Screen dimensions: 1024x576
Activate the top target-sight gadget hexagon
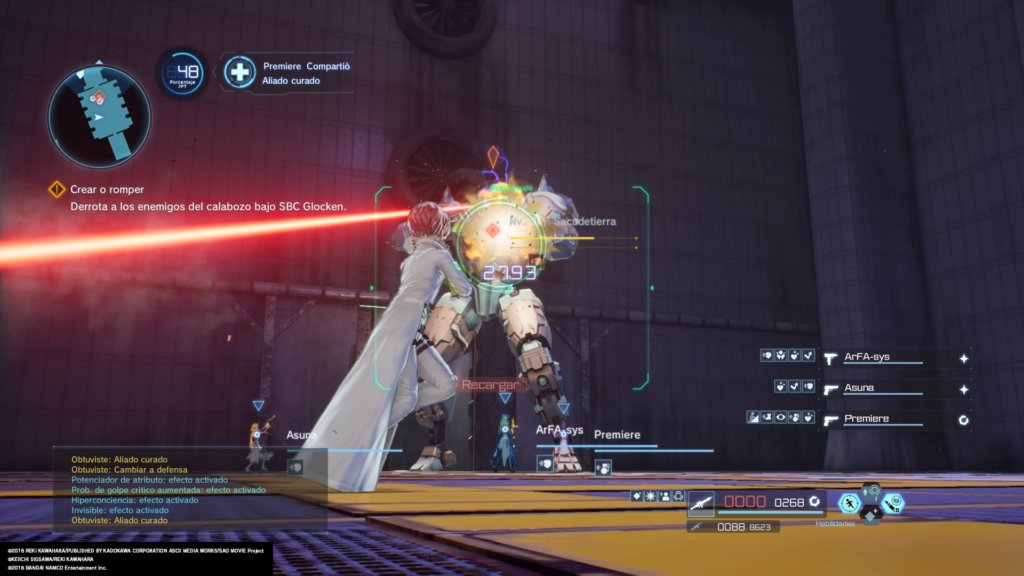(871, 490)
